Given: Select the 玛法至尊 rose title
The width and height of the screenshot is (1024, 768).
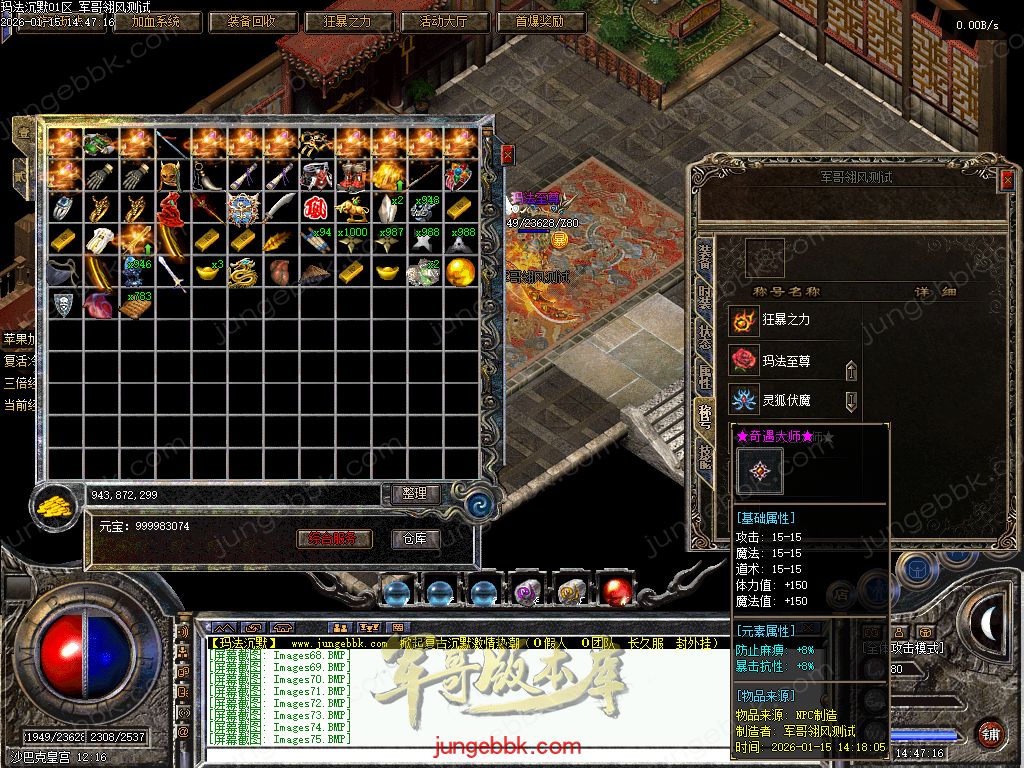Looking at the screenshot, I should (x=786, y=361).
